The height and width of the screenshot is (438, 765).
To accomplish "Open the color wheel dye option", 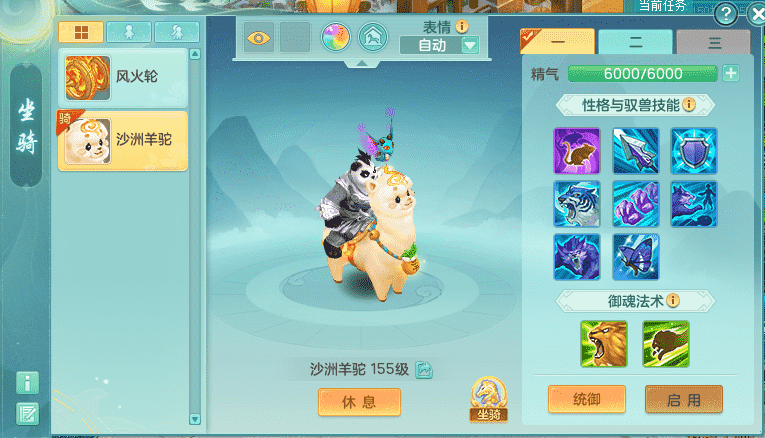I will [x=334, y=38].
